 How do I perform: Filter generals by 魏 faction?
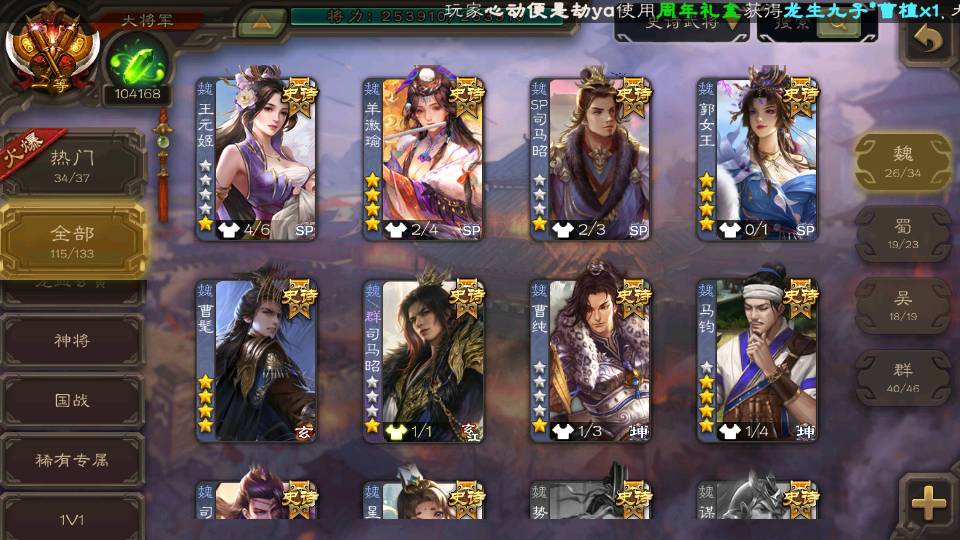tap(902, 162)
